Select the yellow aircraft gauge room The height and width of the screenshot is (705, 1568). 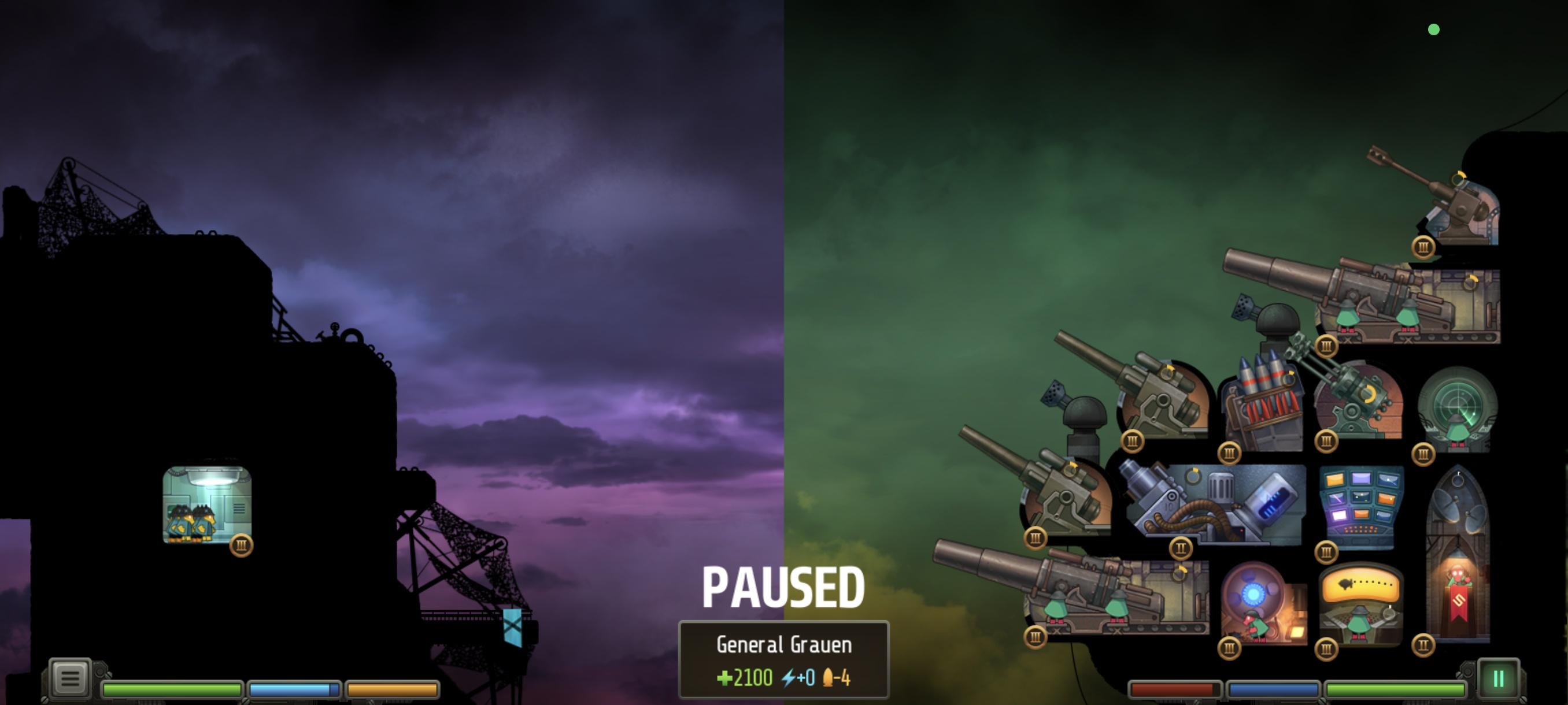click(x=1361, y=605)
